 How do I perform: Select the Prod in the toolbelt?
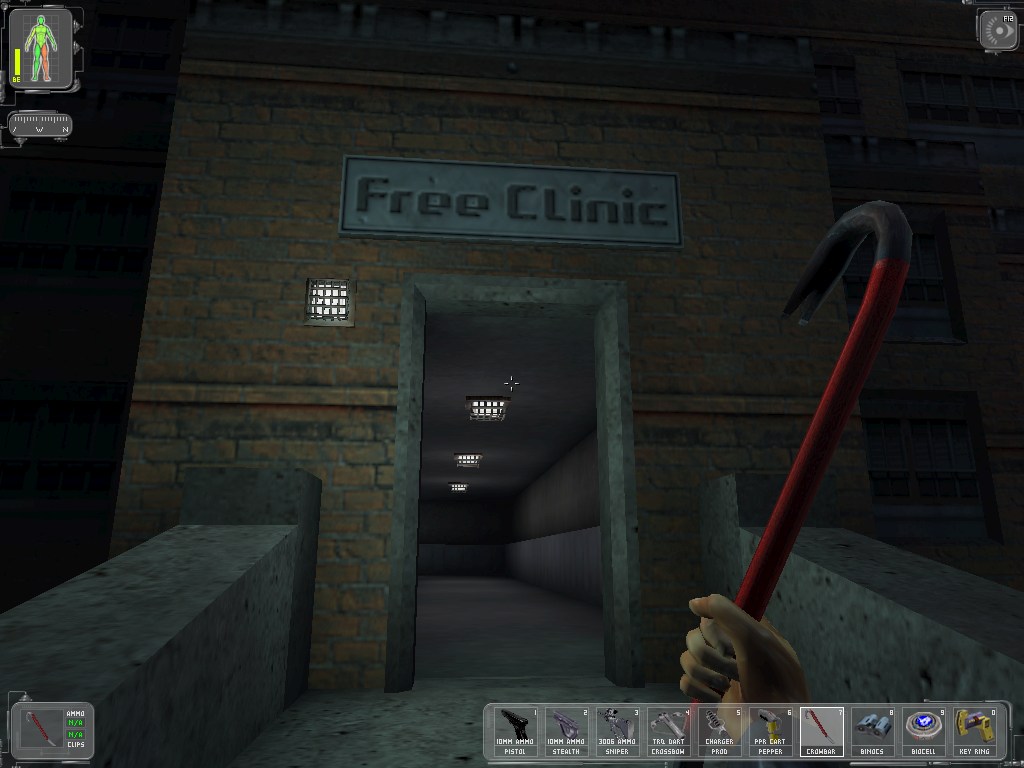coord(719,731)
